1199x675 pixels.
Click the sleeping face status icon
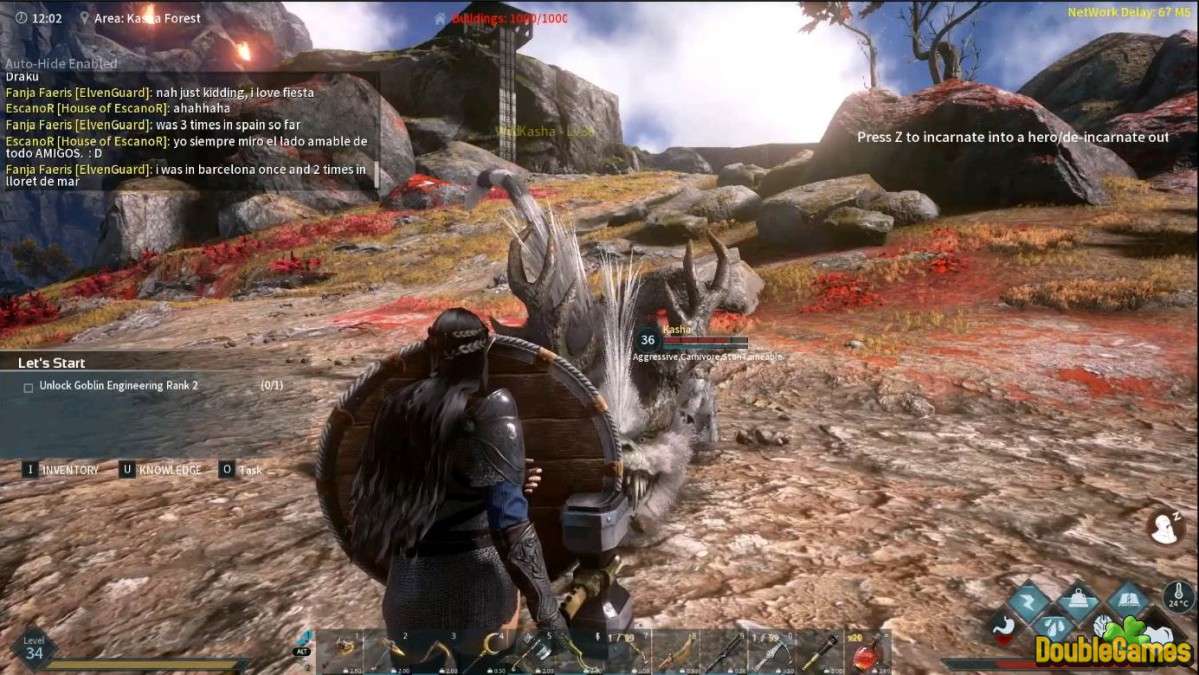[1164, 525]
